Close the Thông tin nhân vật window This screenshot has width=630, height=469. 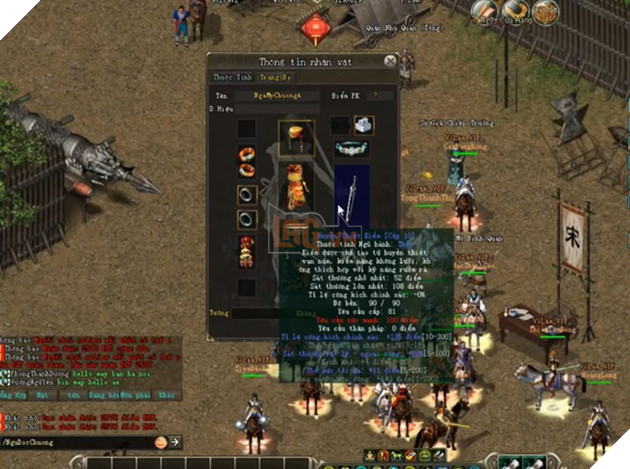(389, 62)
